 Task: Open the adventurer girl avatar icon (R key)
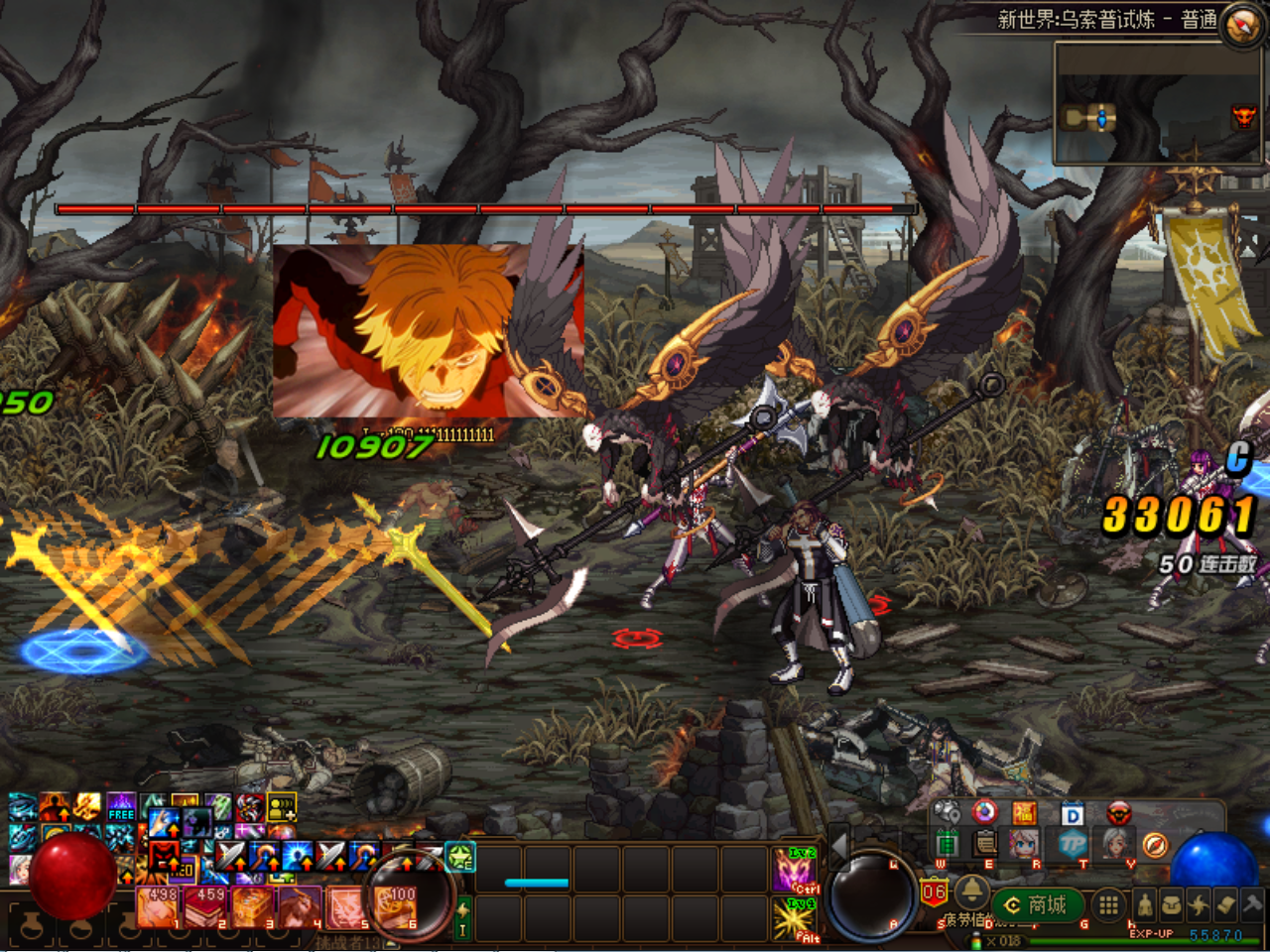[1022, 843]
